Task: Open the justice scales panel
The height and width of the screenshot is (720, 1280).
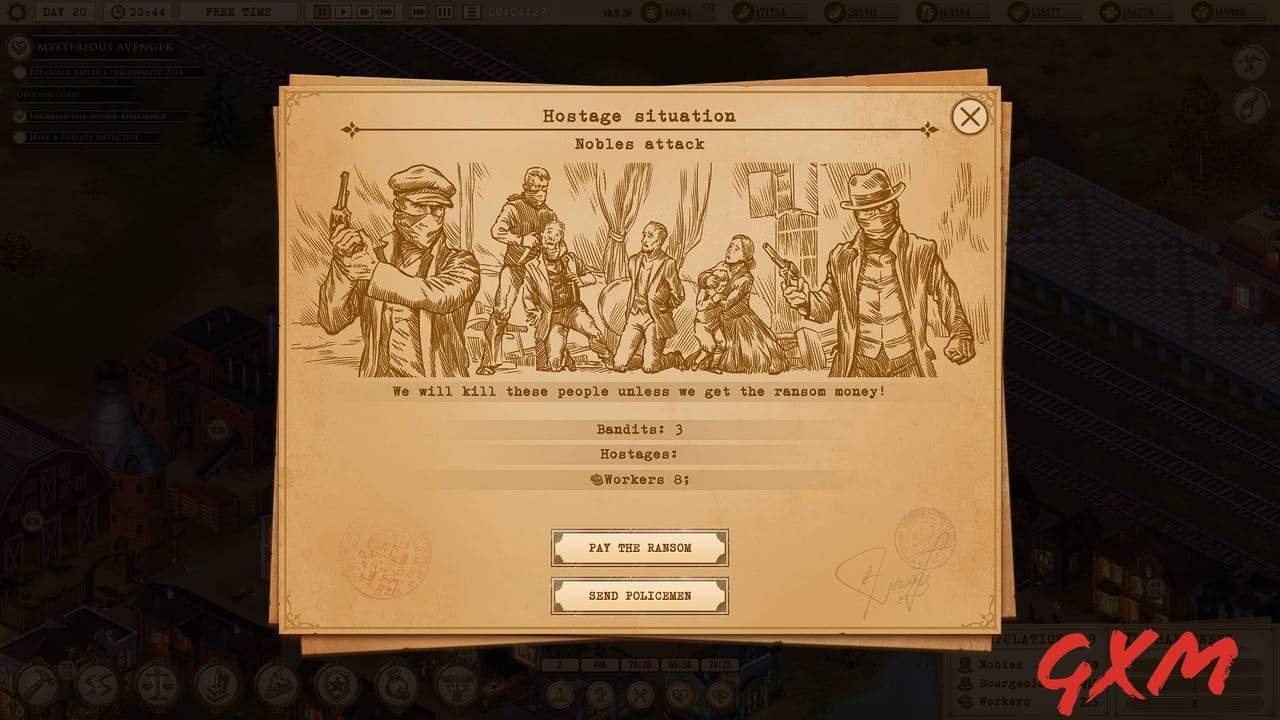Action: tap(156, 687)
